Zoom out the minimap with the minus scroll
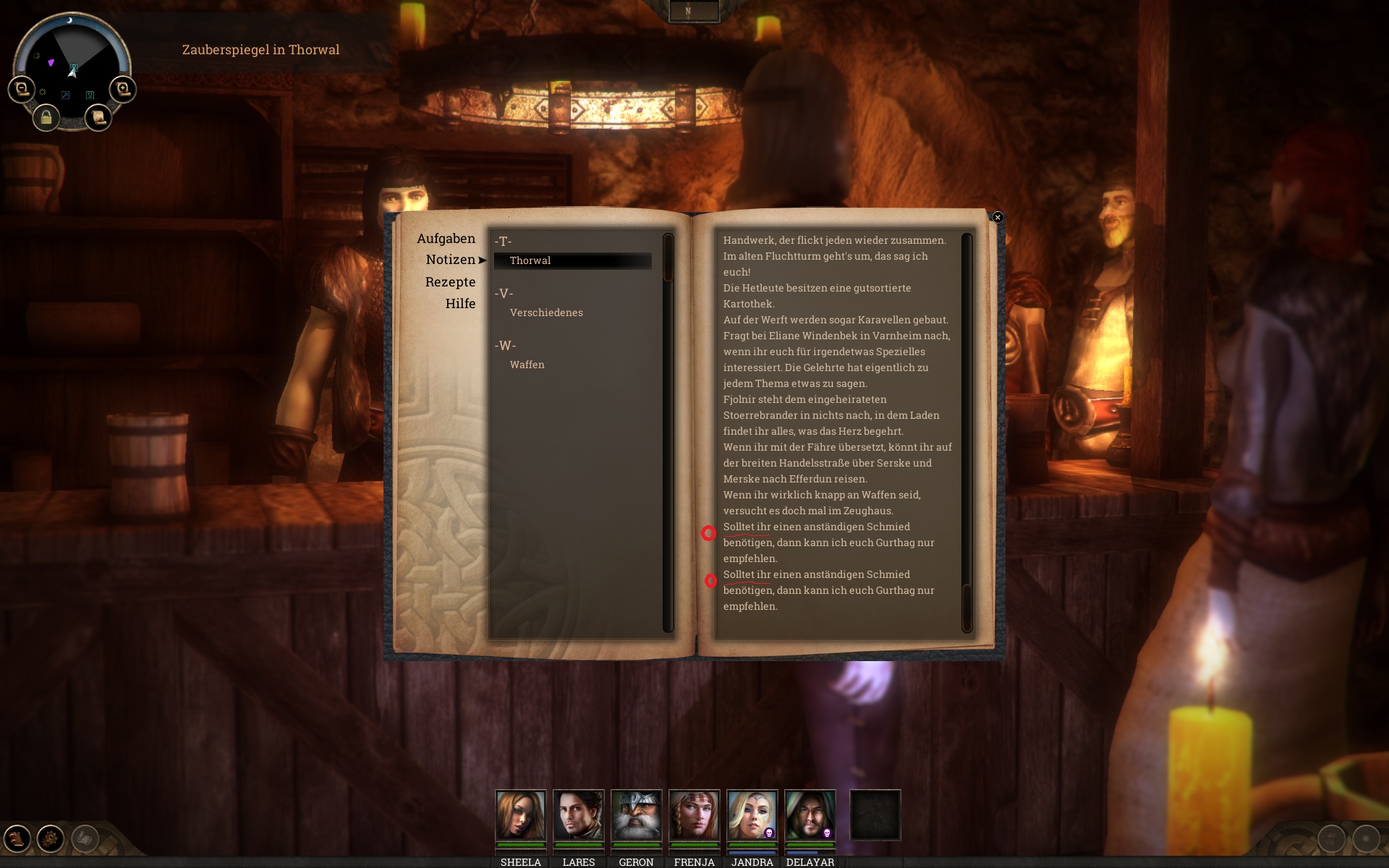The width and height of the screenshot is (1389, 868). [x=21, y=88]
